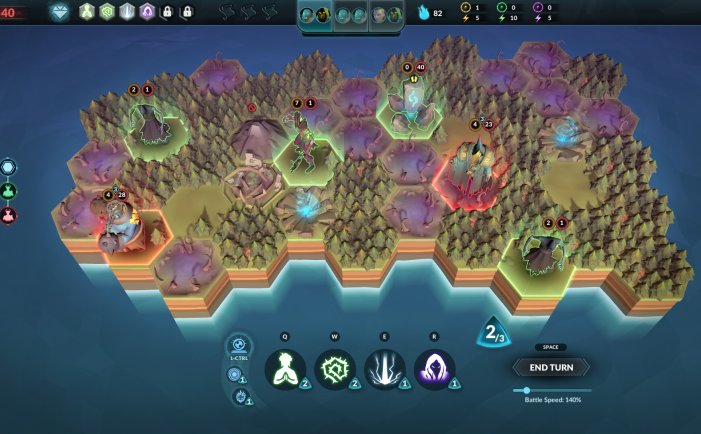Activate the top circular icon above L-CTRL
The height and width of the screenshot is (434, 701).
click(x=240, y=346)
